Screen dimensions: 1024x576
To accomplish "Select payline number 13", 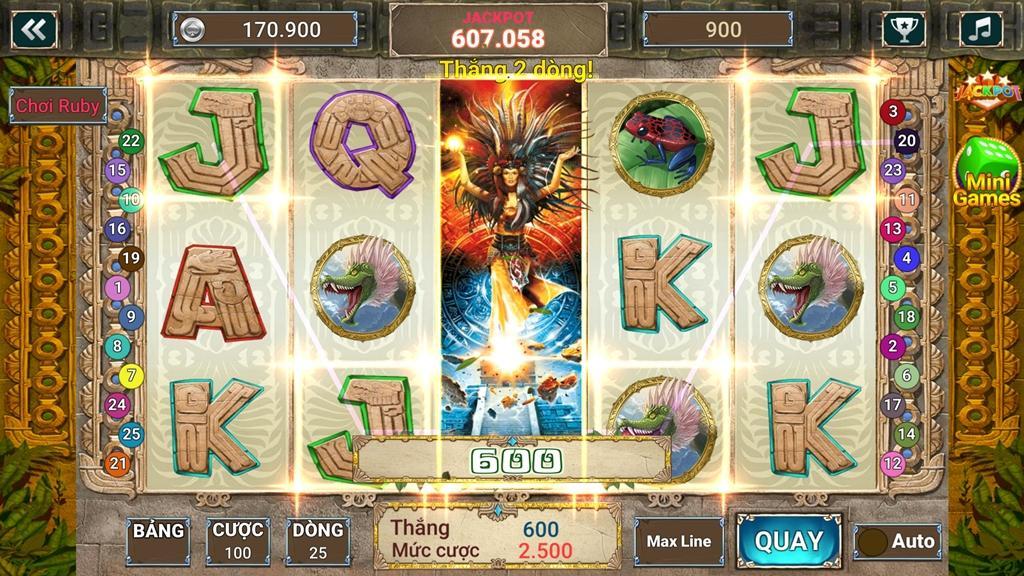I will [892, 229].
